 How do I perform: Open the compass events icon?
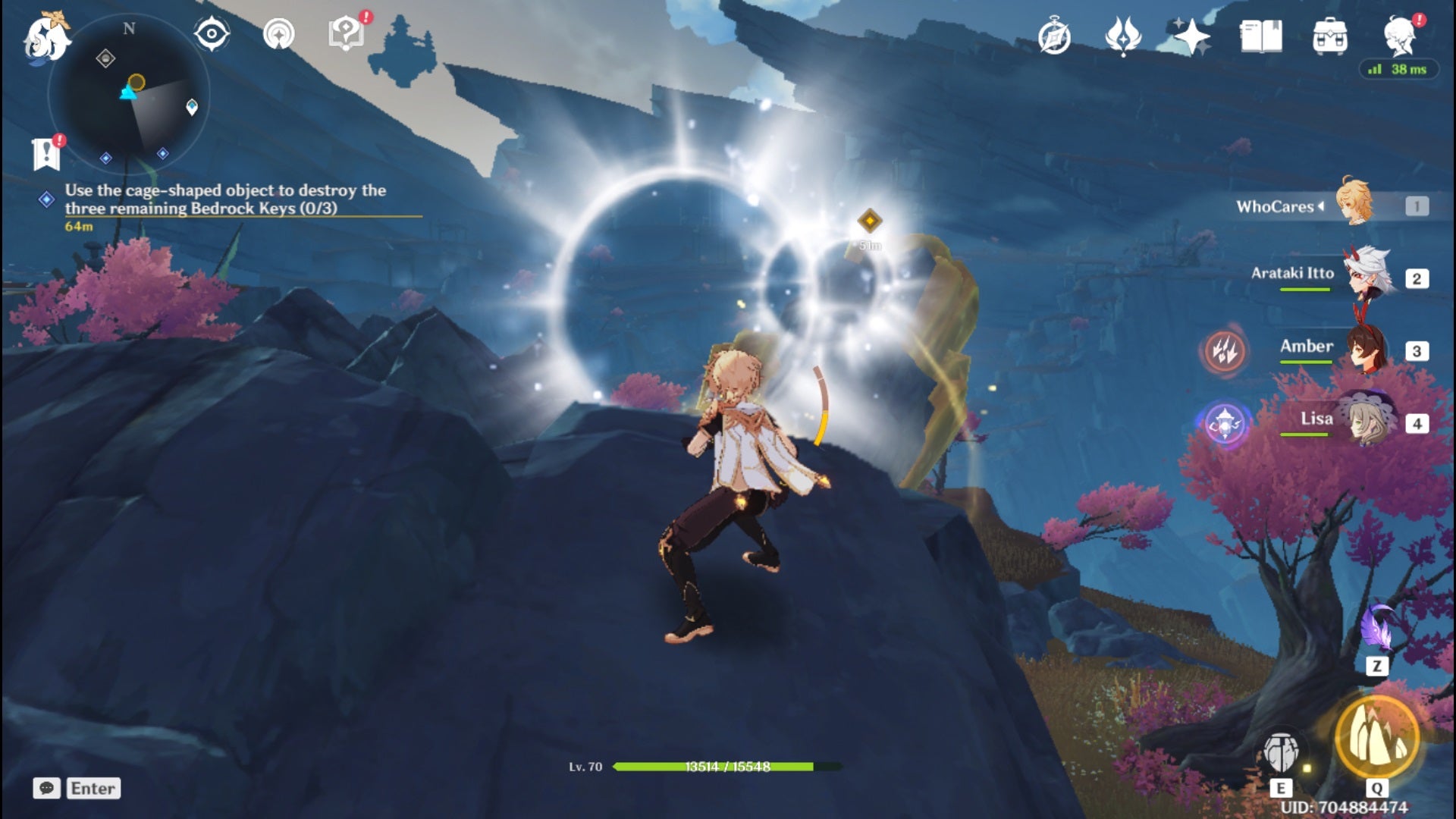1054,36
